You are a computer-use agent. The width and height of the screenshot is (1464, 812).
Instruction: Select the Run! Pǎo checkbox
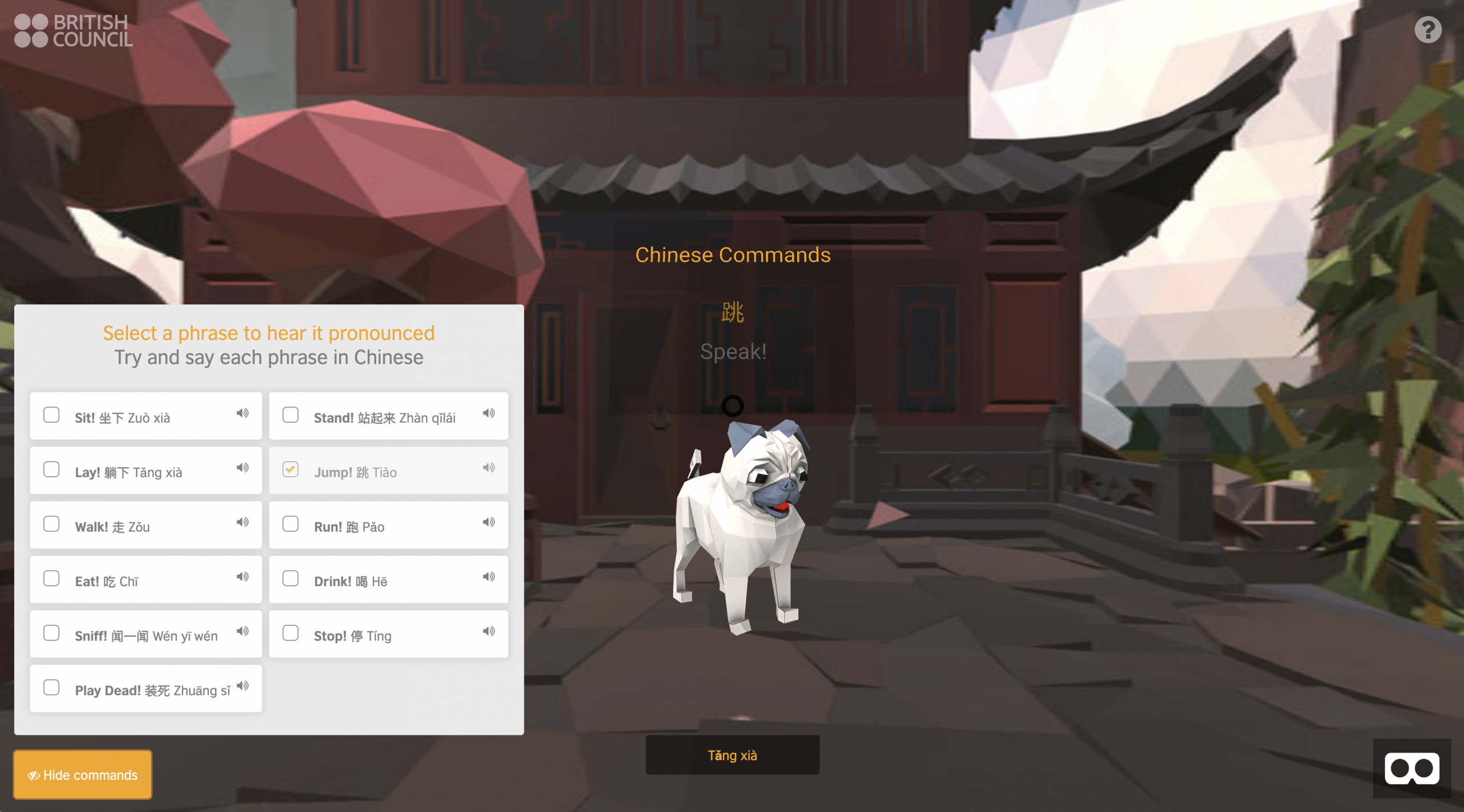click(291, 524)
